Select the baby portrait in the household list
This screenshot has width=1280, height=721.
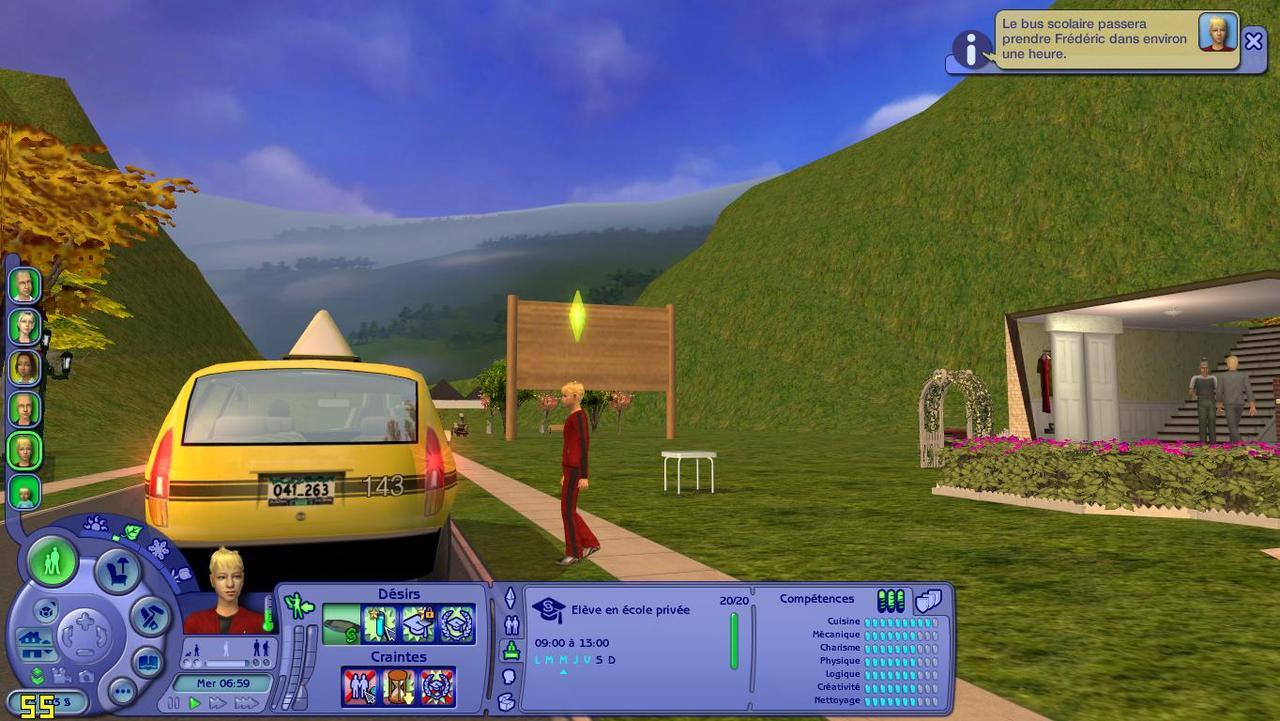pos(24,492)
